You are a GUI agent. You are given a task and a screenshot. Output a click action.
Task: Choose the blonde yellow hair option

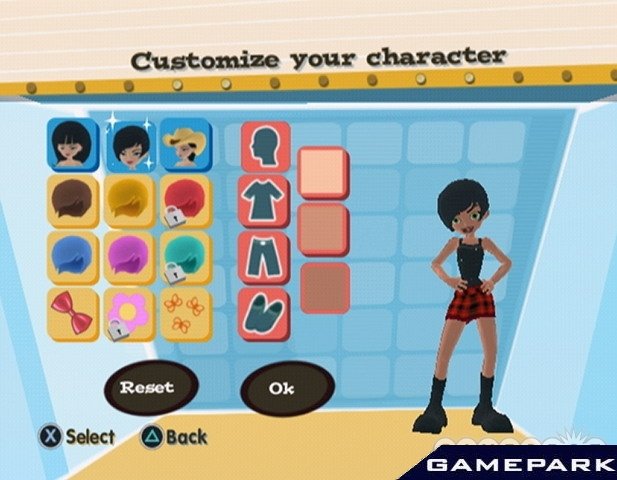coord(129,200)
